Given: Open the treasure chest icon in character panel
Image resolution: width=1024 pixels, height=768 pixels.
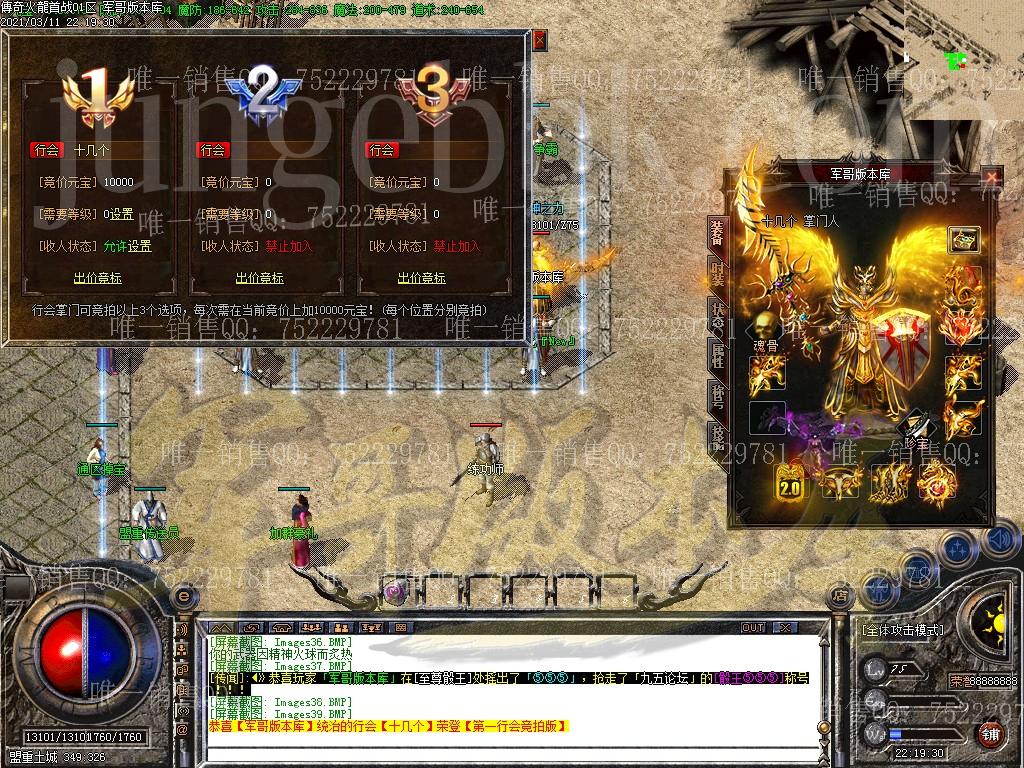Looking at the screenshot, I should 964,240.
